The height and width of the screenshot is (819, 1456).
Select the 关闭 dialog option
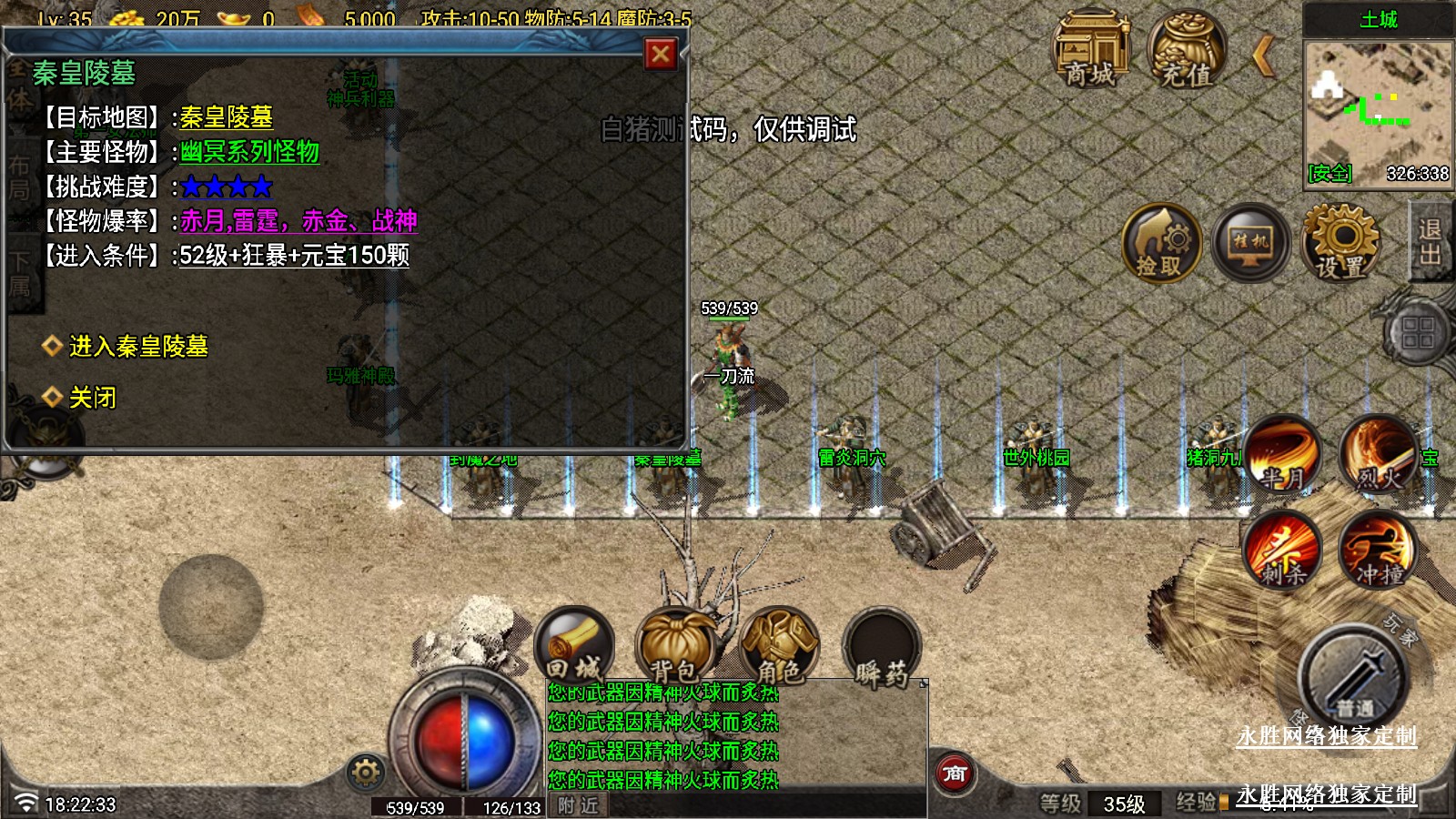click(92, 398)
